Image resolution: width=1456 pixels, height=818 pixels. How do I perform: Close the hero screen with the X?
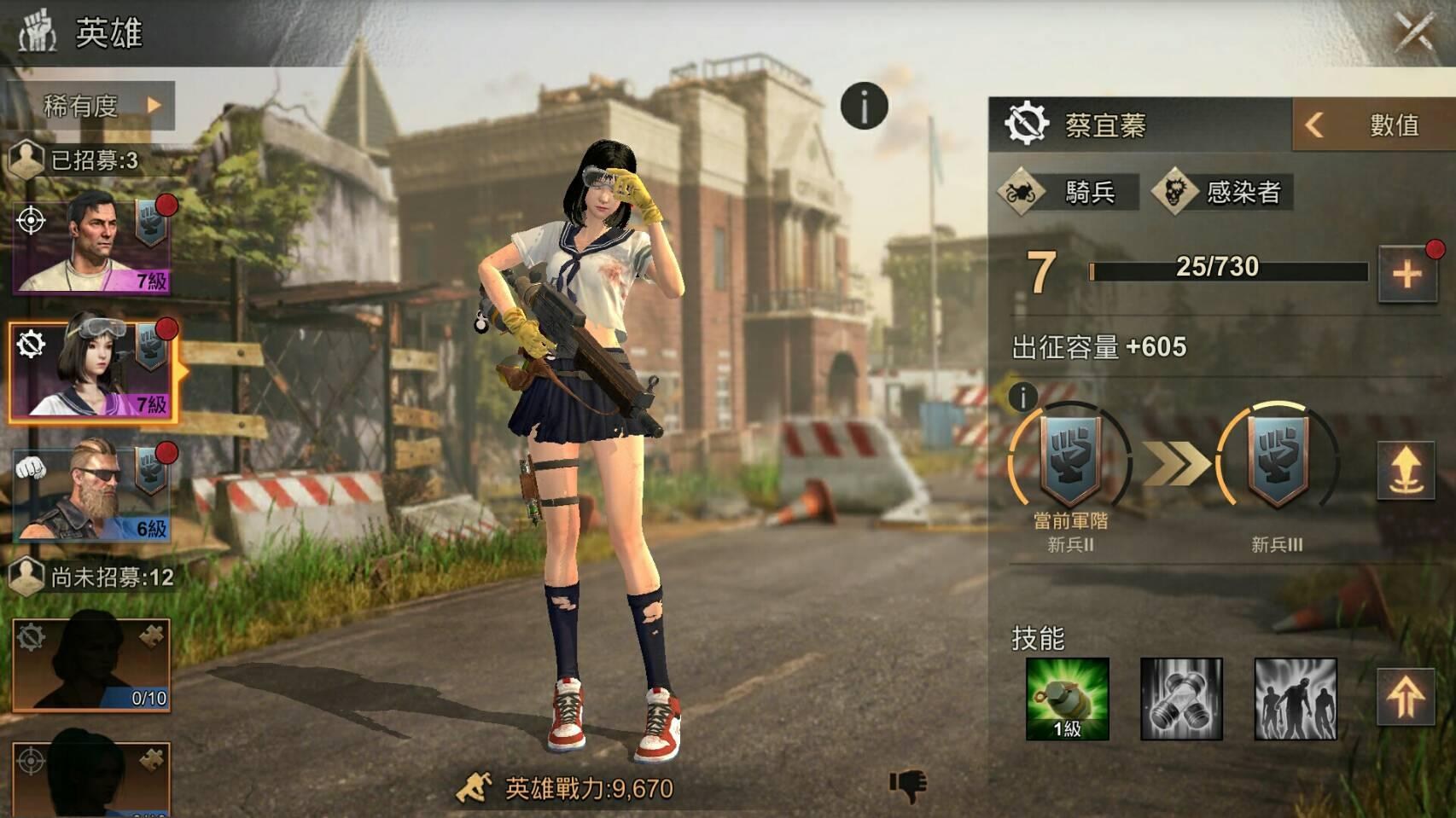1415,32
